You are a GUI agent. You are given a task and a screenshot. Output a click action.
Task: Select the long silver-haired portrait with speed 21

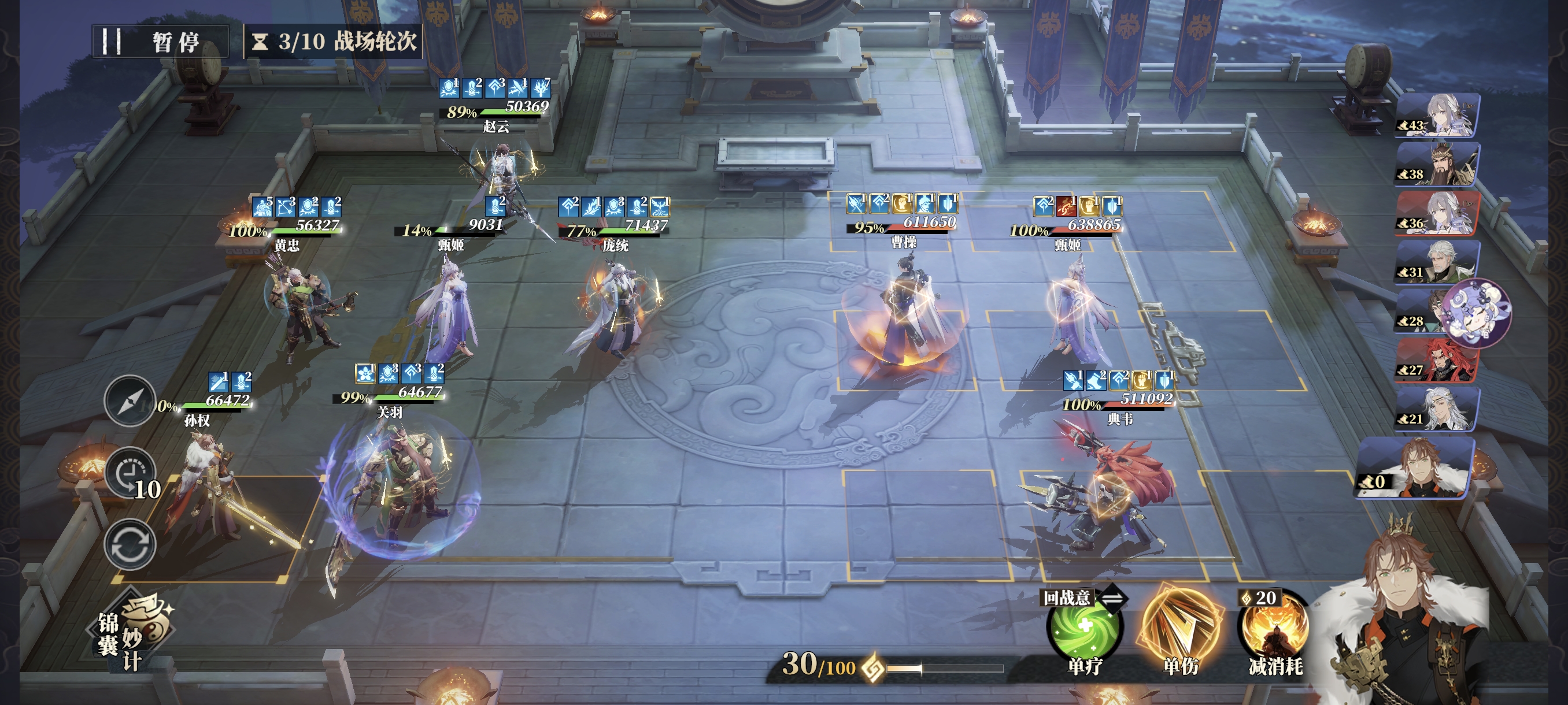(1437, 409)
